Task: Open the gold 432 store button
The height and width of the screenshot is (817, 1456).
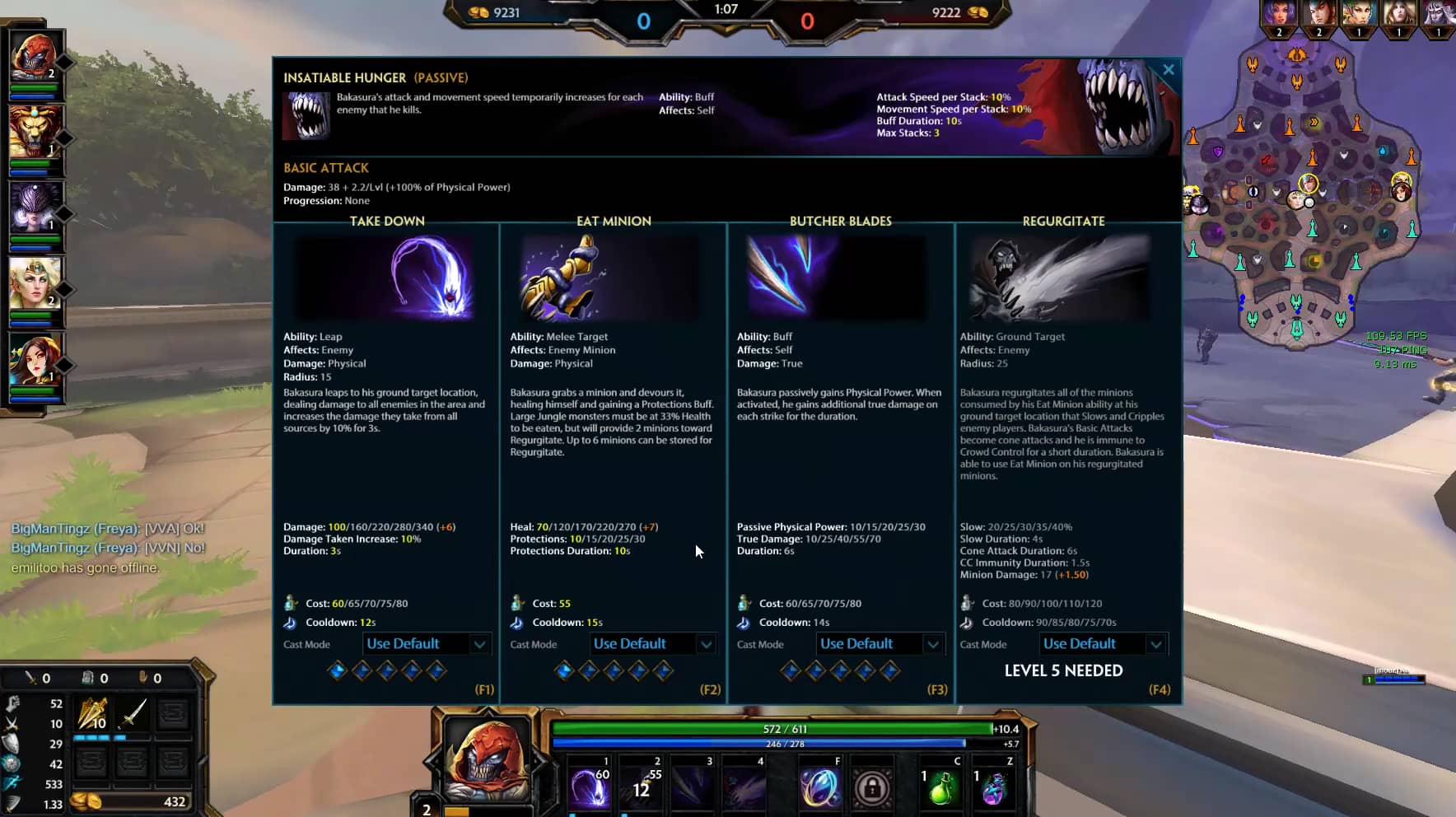Action: (132, 801)
